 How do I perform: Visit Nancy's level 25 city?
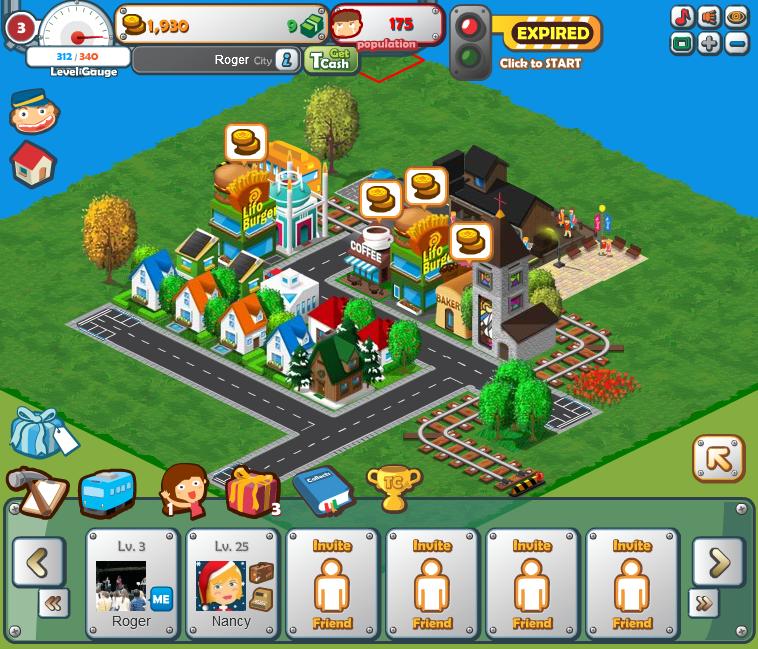click(x=232, y=584)
